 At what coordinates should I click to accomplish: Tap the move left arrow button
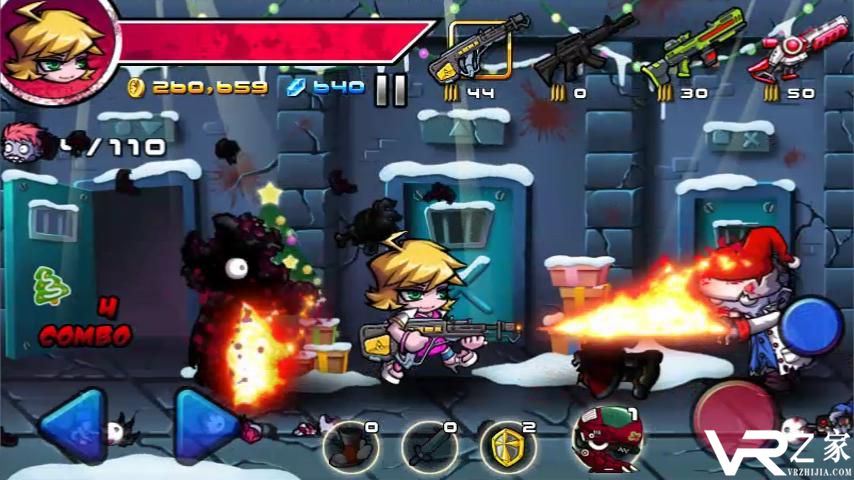point(74,423)
